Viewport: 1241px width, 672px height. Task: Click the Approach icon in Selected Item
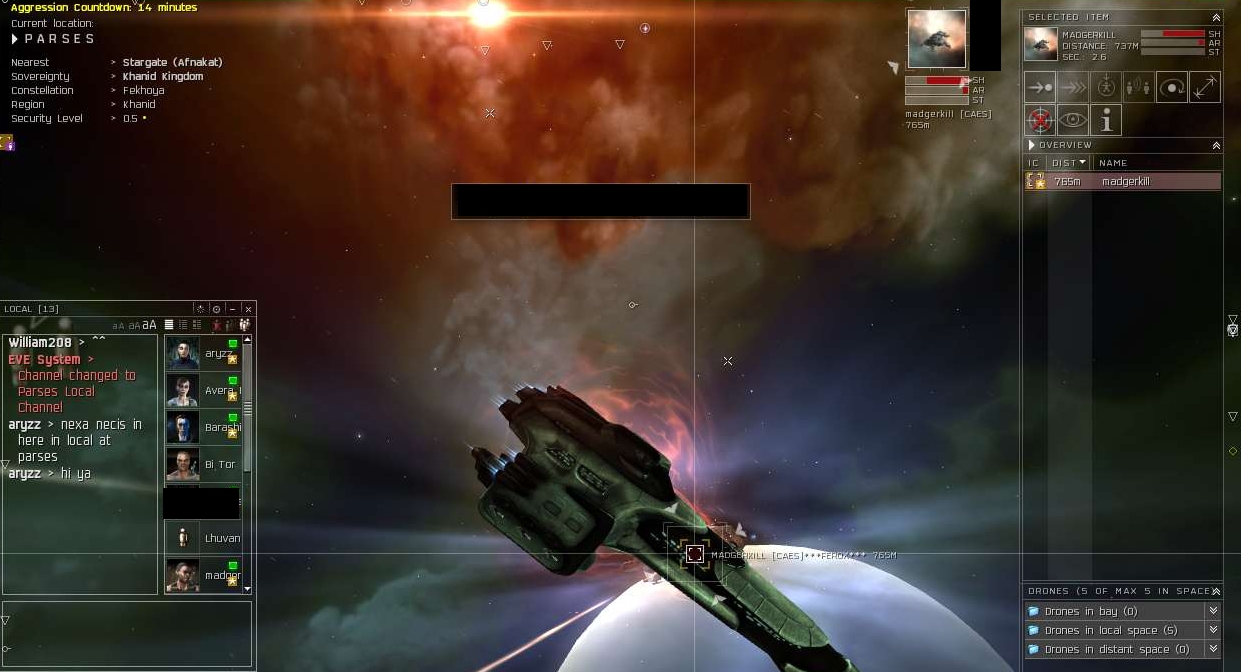click(1040, 87)
